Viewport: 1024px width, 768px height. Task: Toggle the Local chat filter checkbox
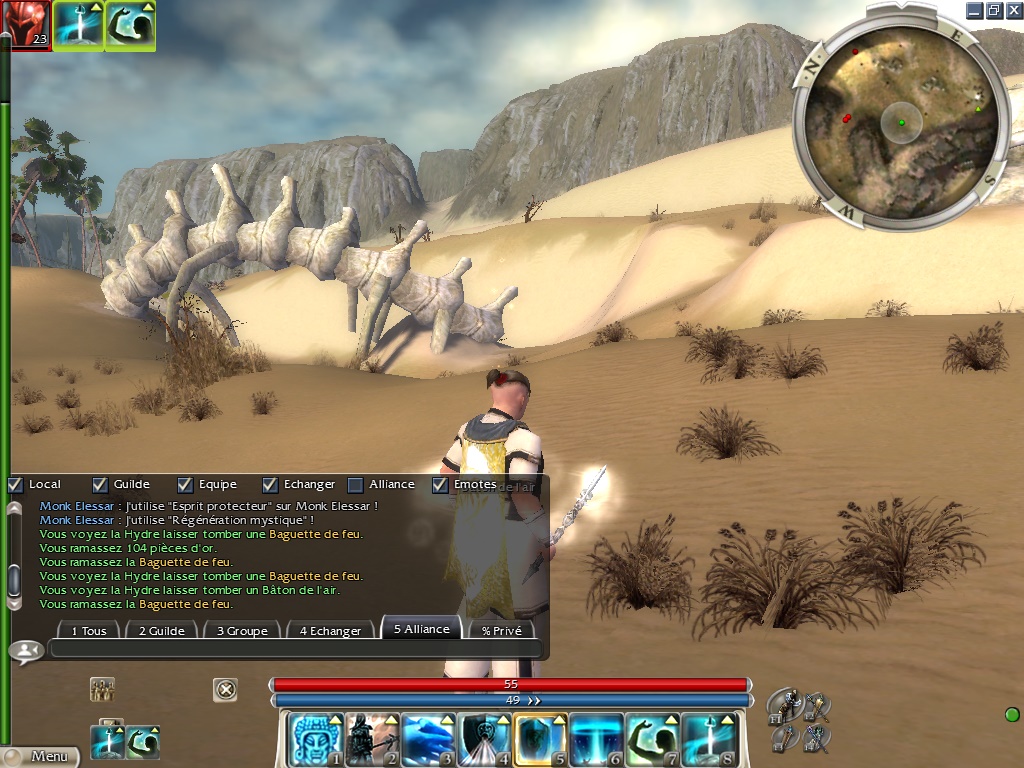[15, 485]
